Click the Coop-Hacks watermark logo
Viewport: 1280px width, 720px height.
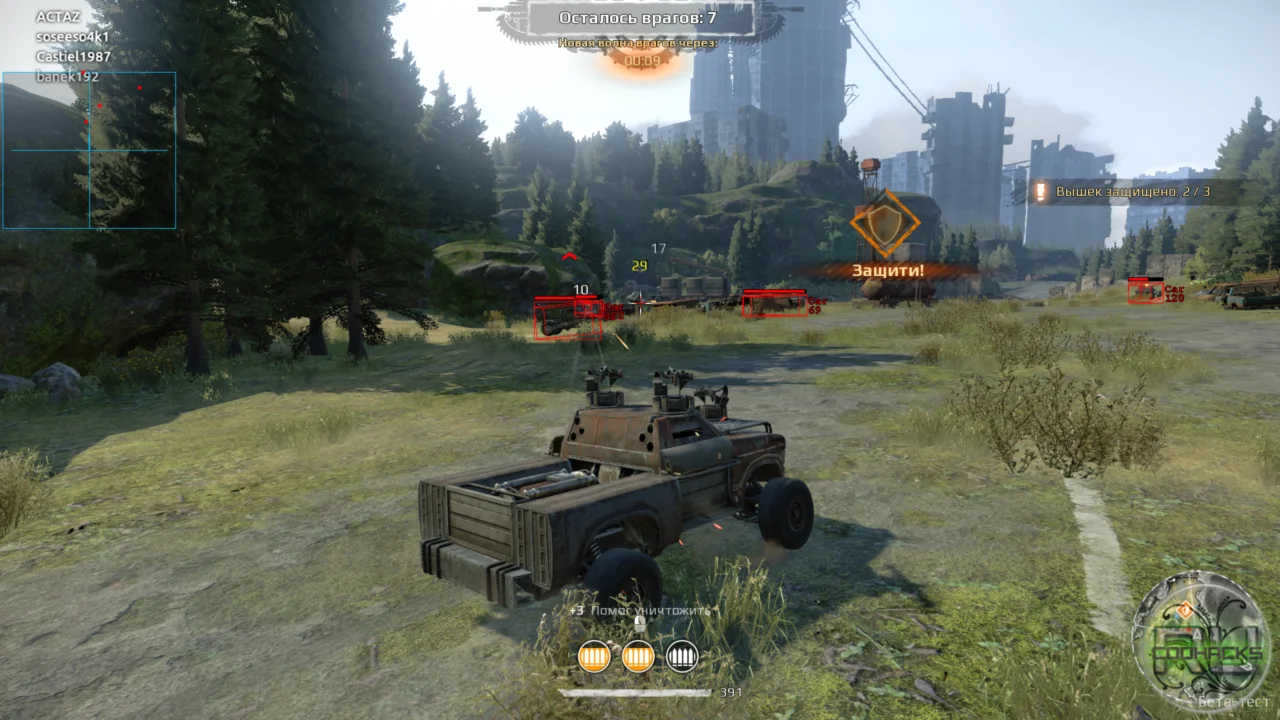(1200, 641)
